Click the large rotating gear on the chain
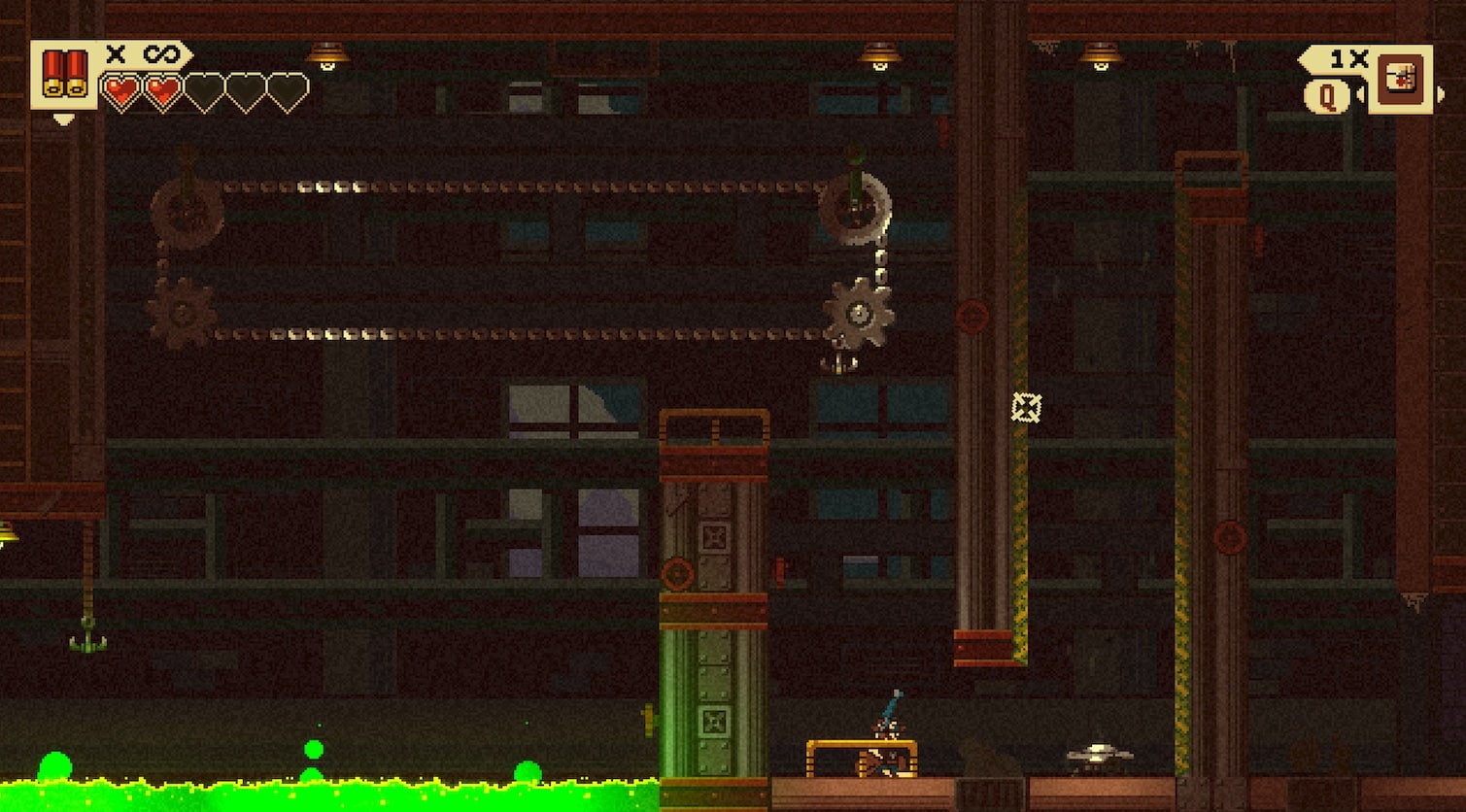The image size is (1466, 812). [860, 313]
